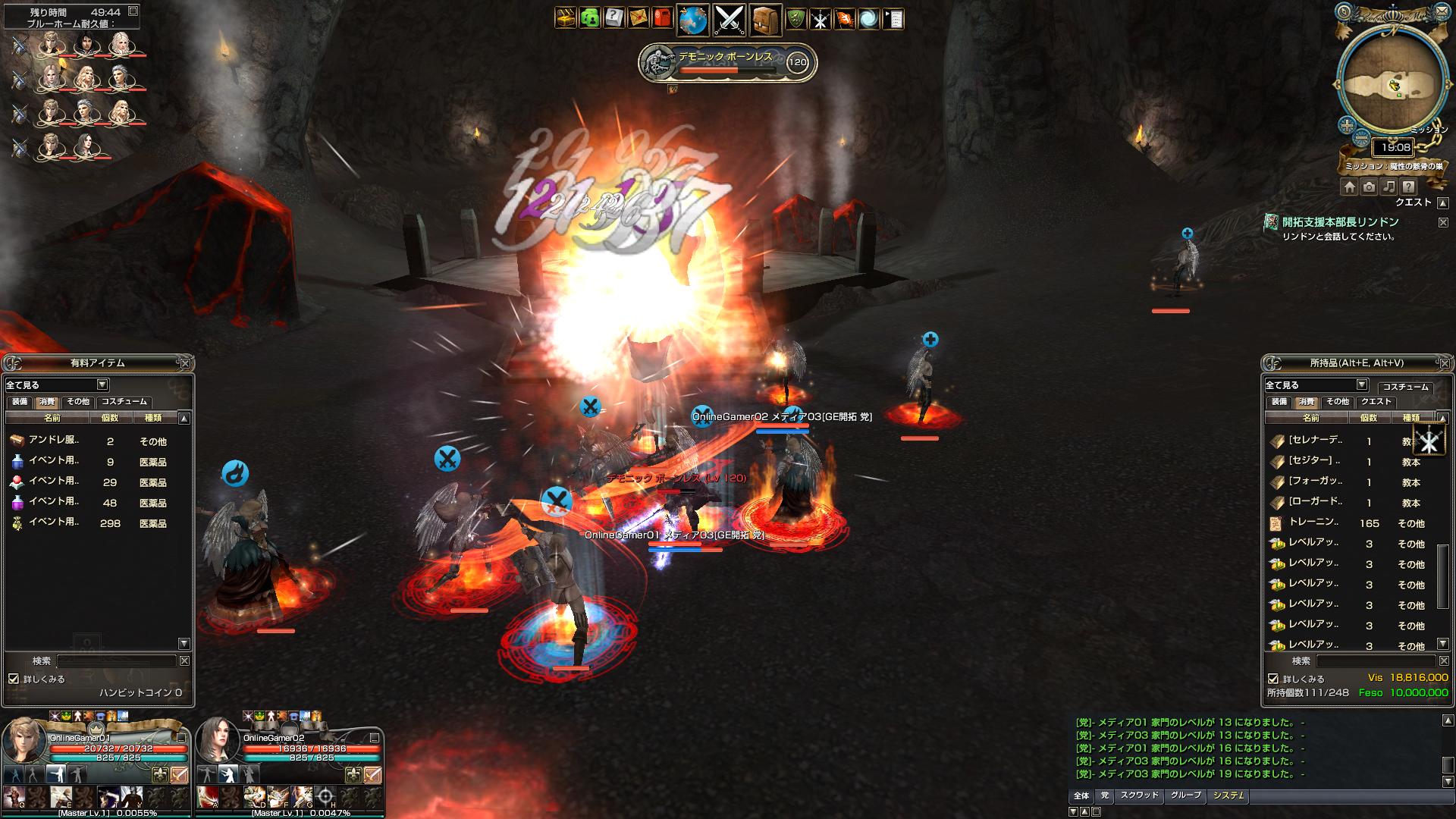Open the treasure chest shop icon
Image resolution: width=1456 pixels, height=819 pixels.
(565, 19)
